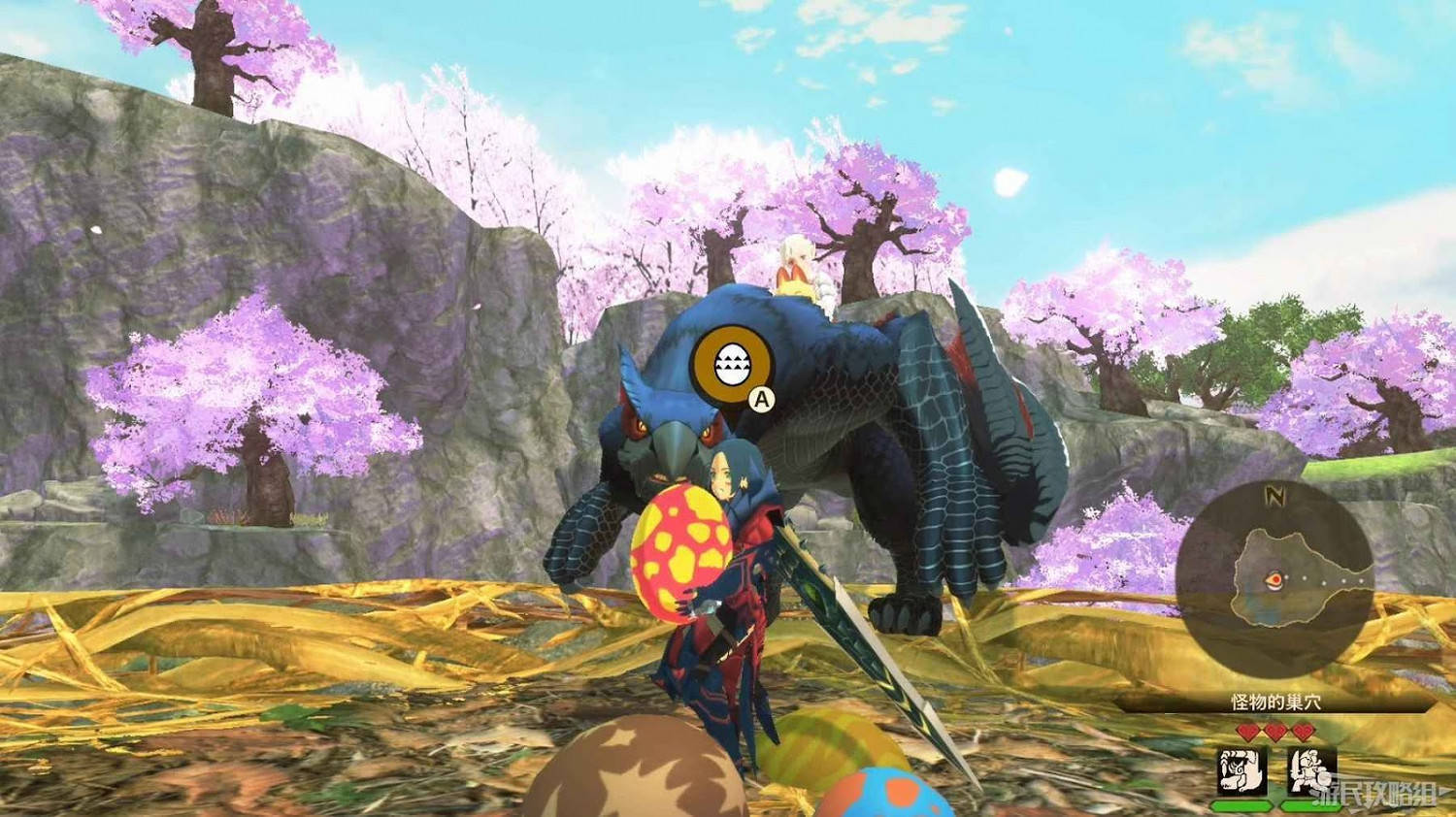Click the first red heart retreat icon

point(1248,732)
